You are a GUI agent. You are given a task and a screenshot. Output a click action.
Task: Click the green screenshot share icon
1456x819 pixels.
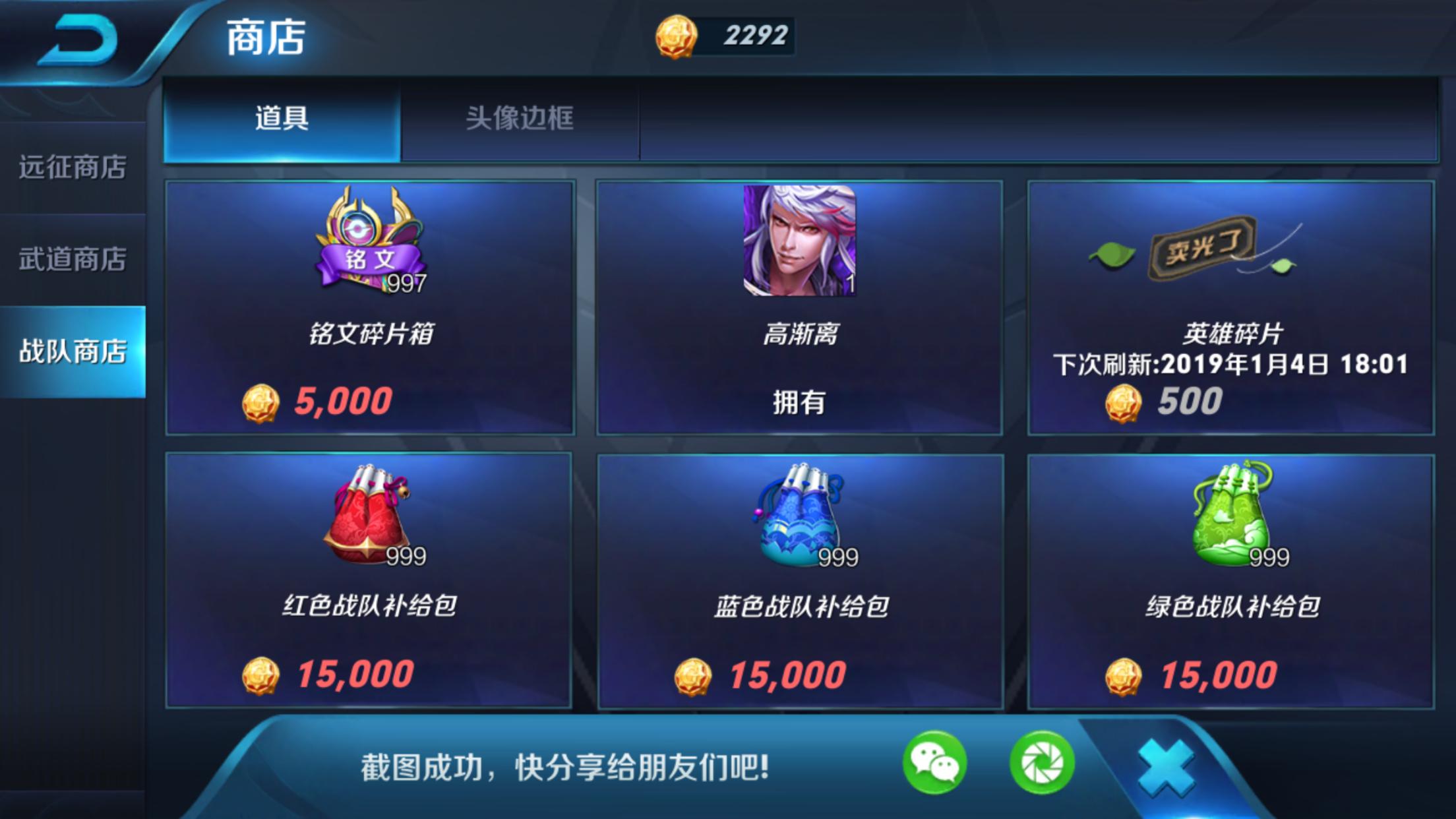pos(1042,762)
